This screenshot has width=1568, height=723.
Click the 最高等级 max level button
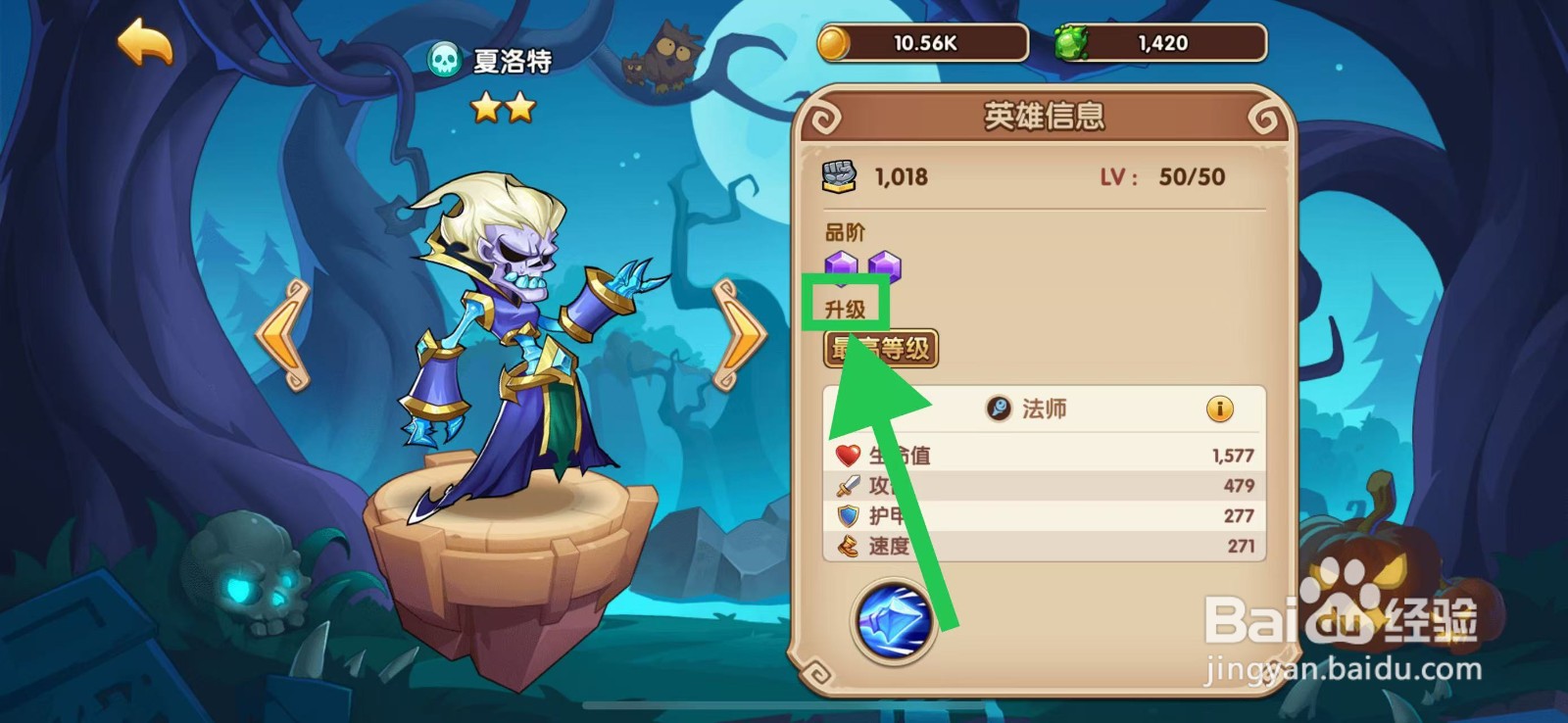pyautogui.click(x=879, y=349)
